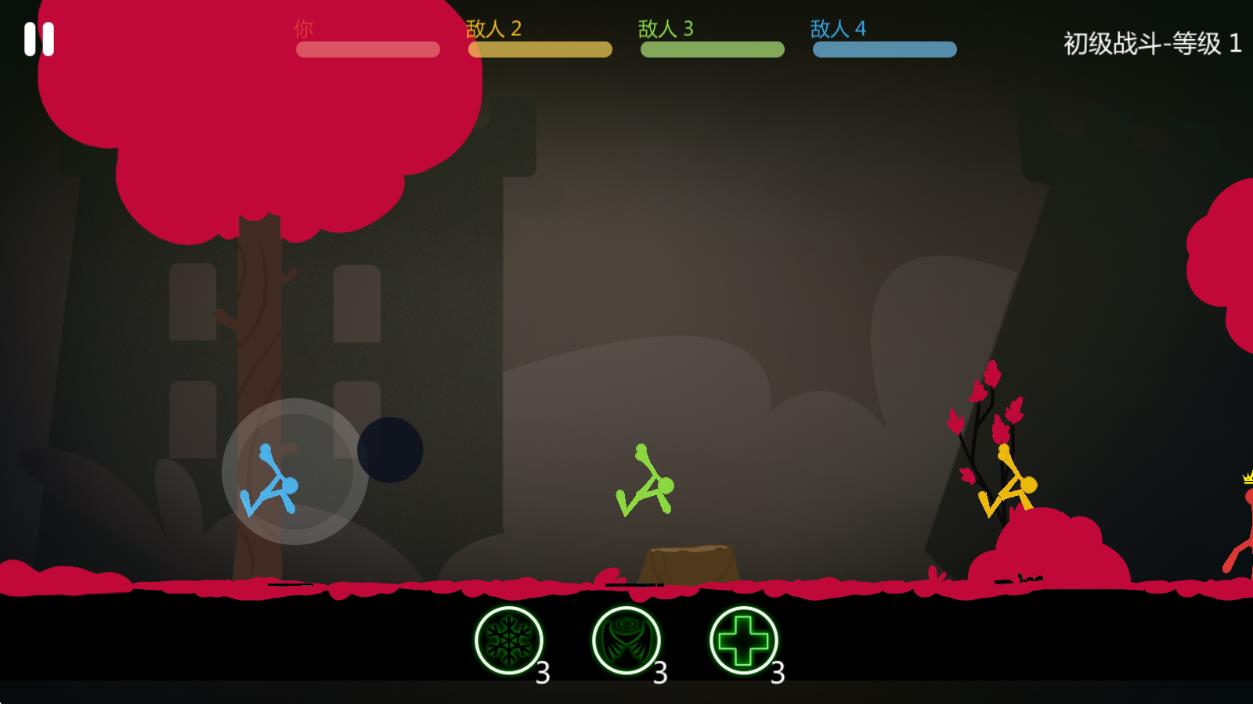Use the tornado skill icon
The width and height of the screenshot is (1253, 704).
626,640
